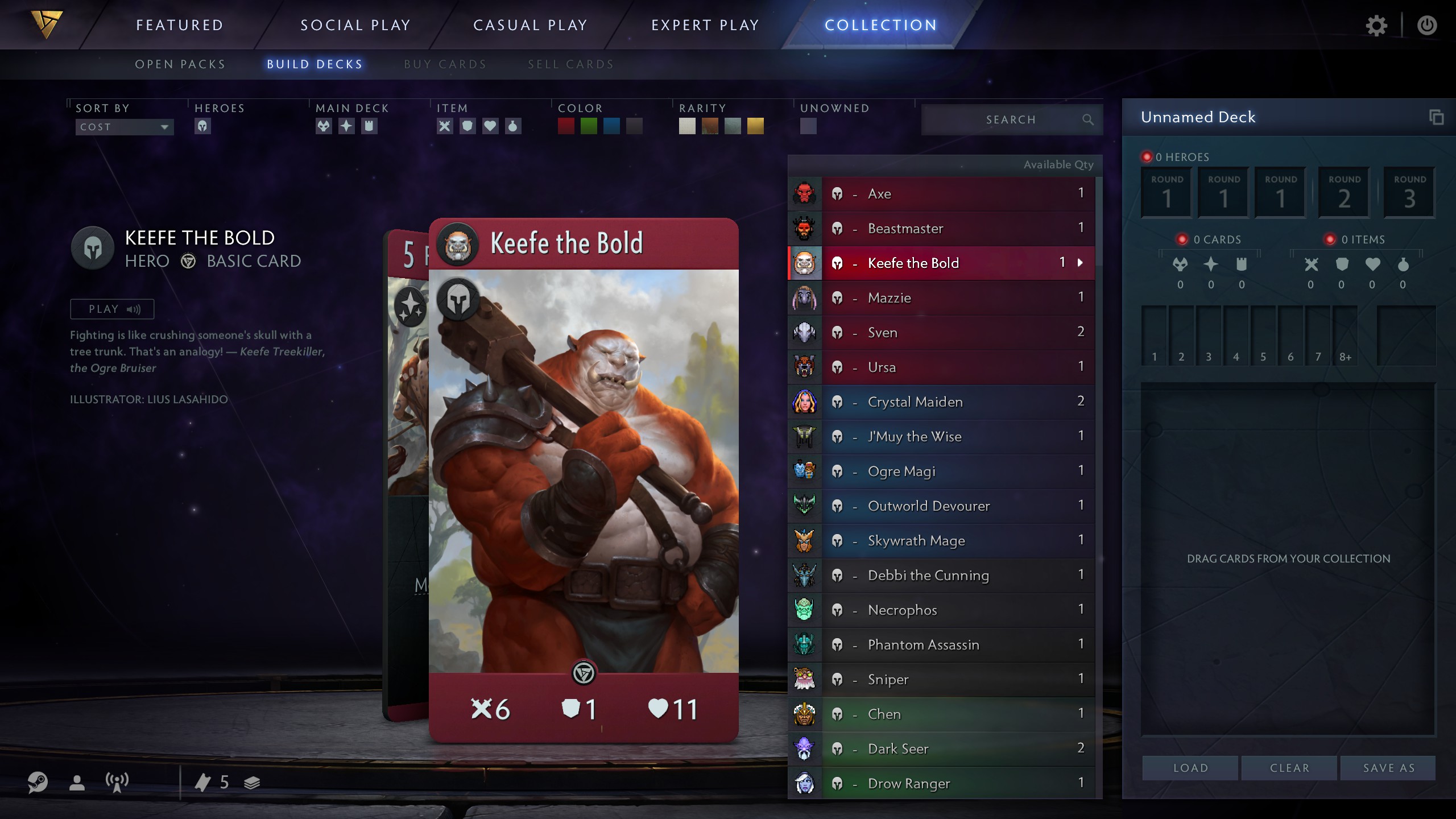Toggle the Unowned cards filter
The image size is (1456, 819).
pyautogui.click(x=808, y=126)
